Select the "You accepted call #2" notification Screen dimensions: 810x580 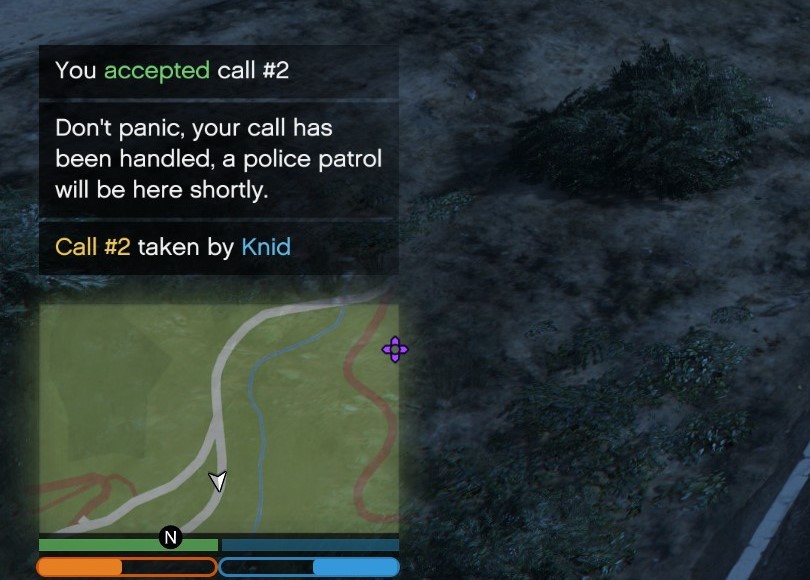click(218, 71)
